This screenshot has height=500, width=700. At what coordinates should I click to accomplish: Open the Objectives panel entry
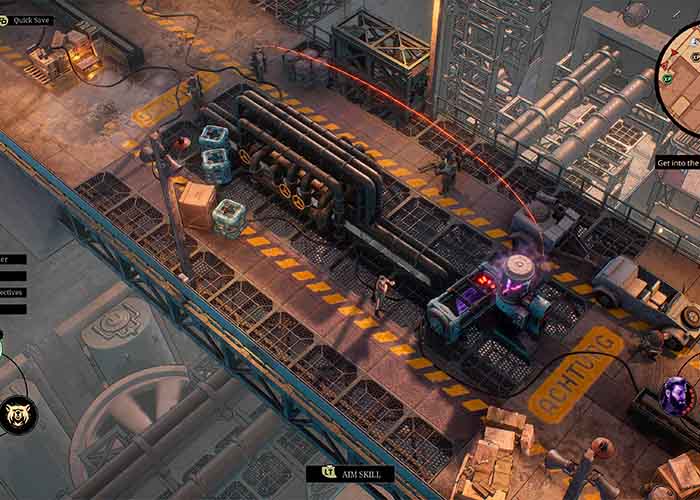click(13, 292)
